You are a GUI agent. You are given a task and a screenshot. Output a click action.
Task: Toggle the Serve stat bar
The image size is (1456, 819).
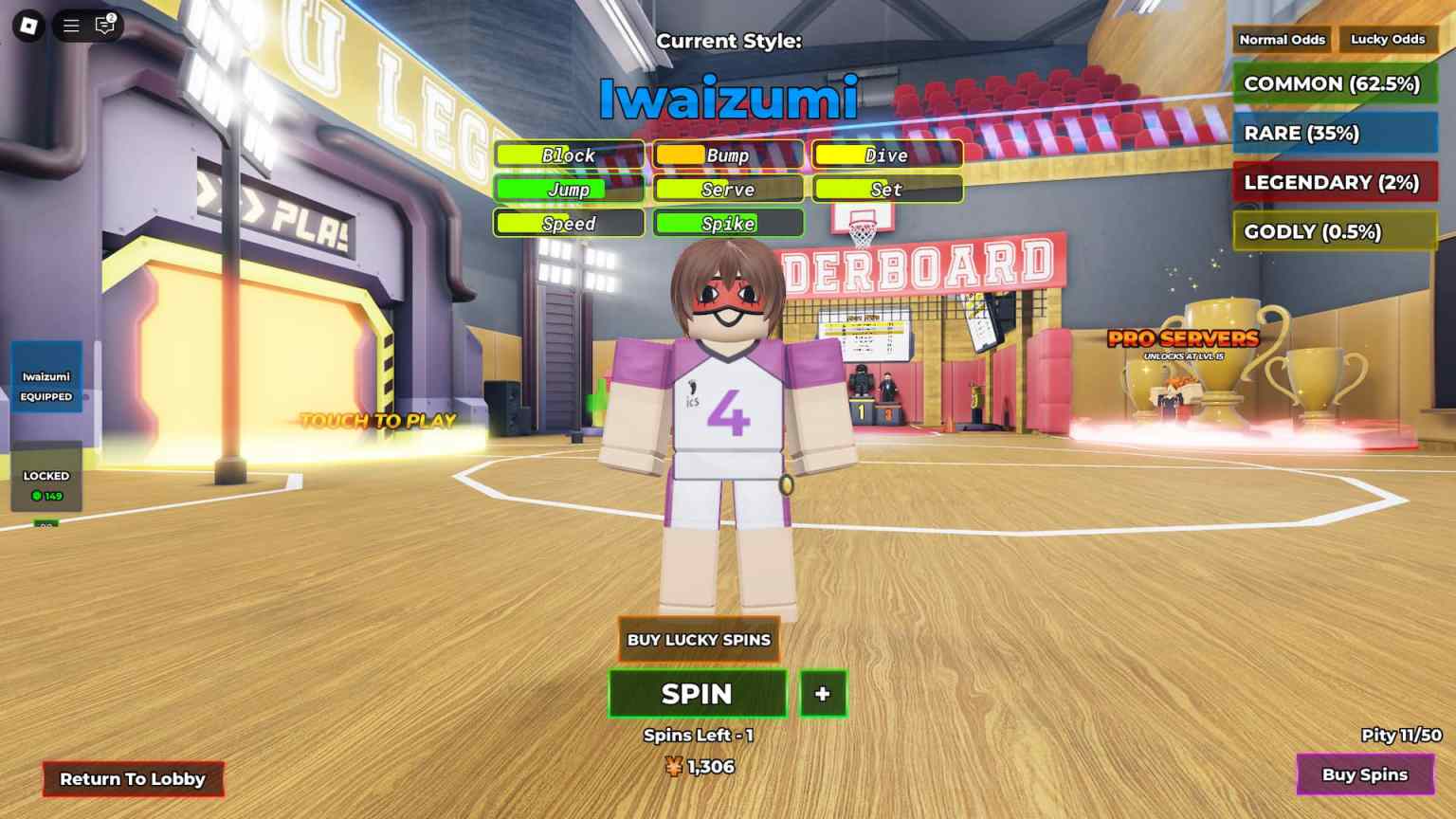tap(728, 190)
